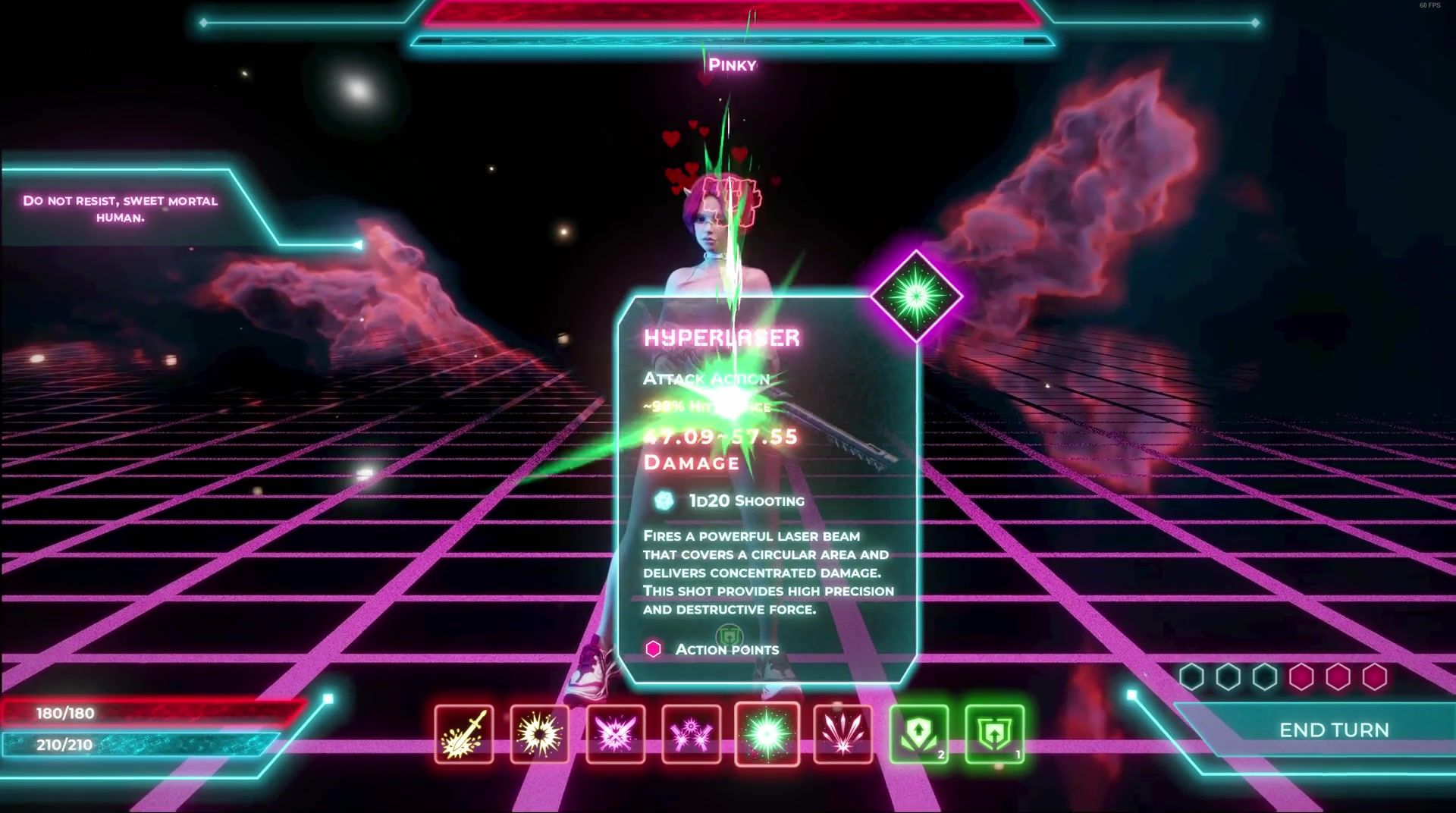Click the End Turn button

pyautogui.click(x=1333, y=730)
